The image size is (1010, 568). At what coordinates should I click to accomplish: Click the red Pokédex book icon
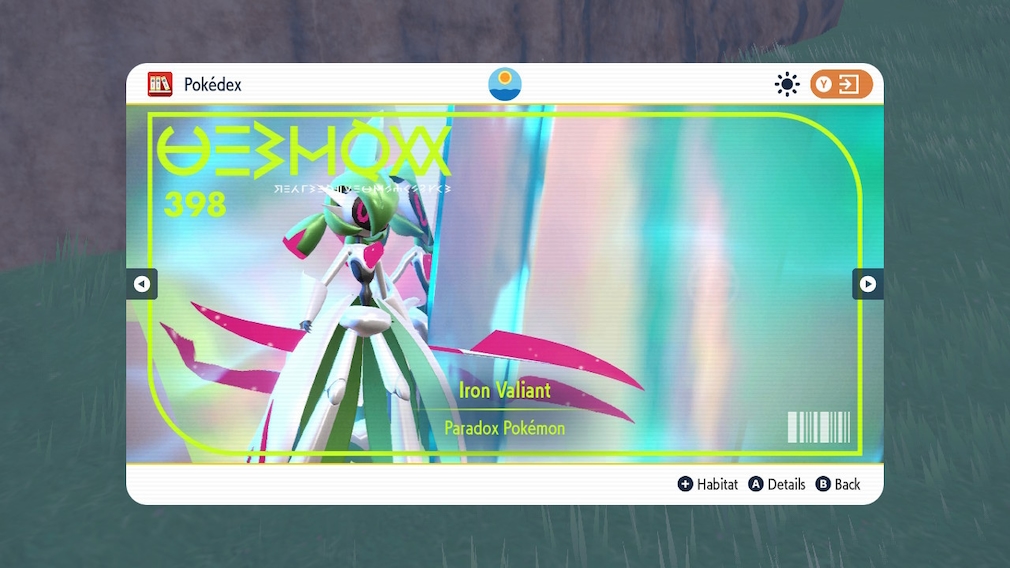[x=160, y=84]
